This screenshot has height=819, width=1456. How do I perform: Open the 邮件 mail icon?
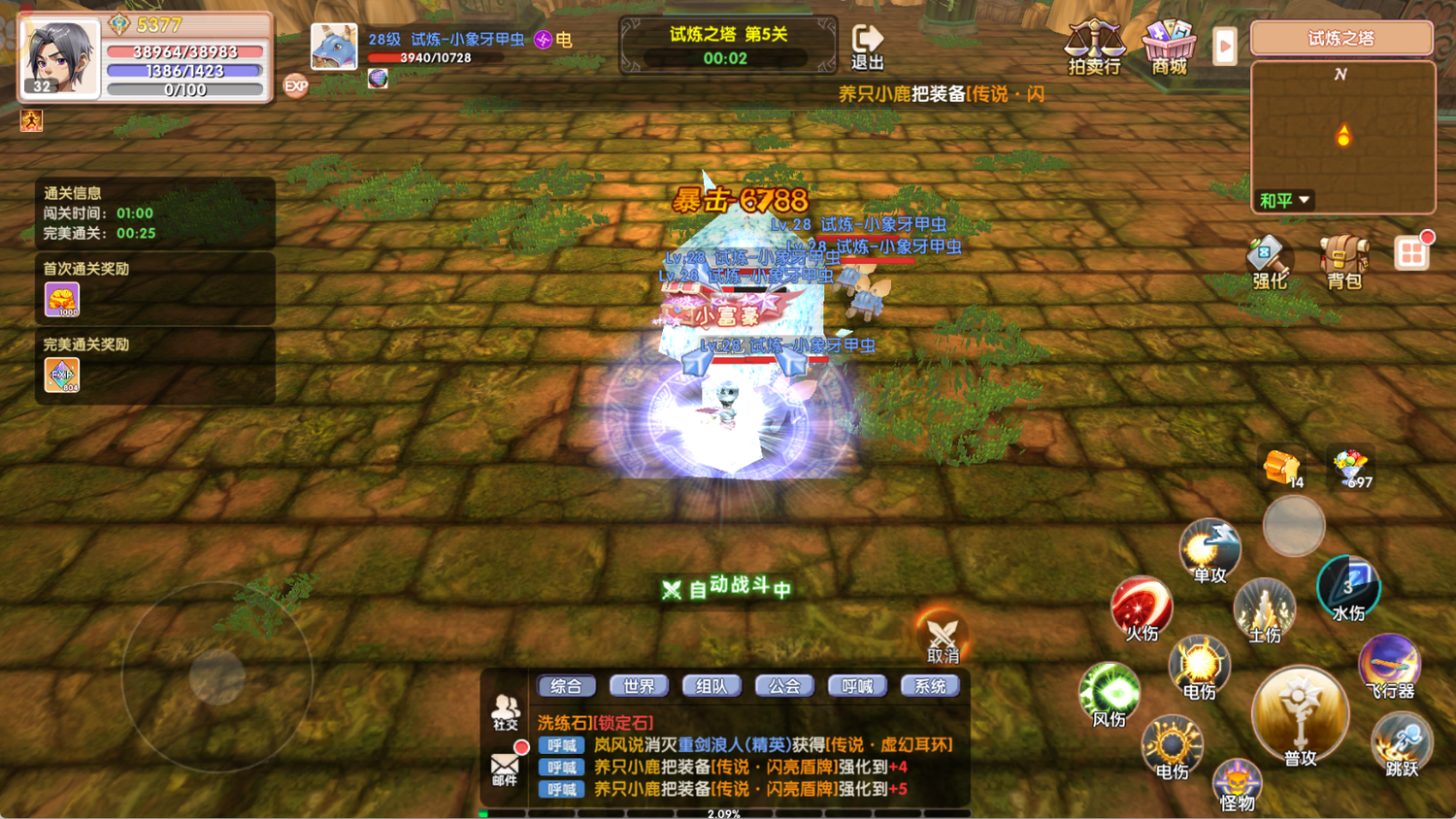[505, 768]
